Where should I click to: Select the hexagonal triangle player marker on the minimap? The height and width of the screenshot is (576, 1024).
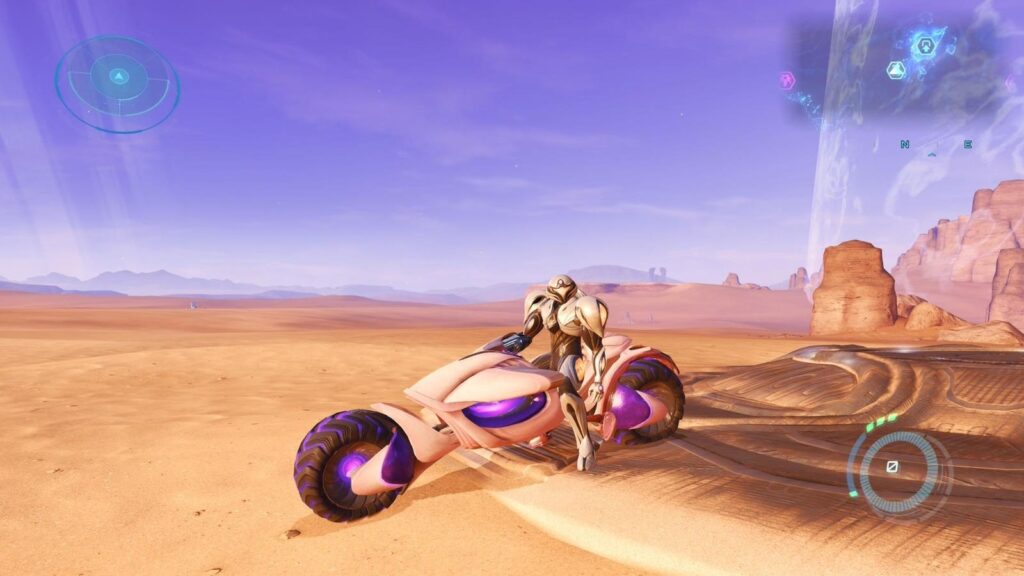tap(896, 70)
